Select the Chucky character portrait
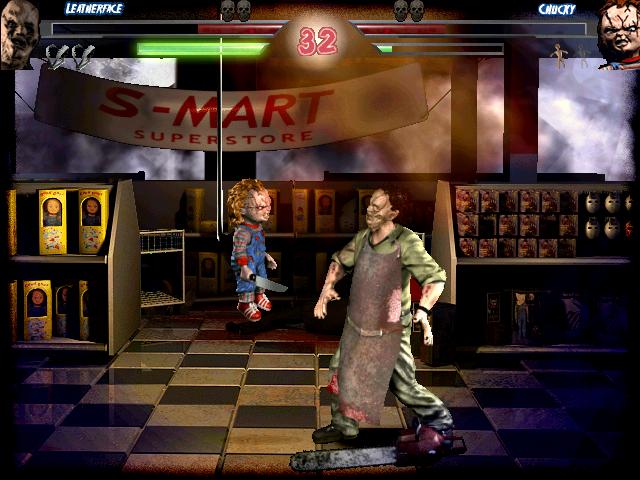640x480 pixels. 619,38
